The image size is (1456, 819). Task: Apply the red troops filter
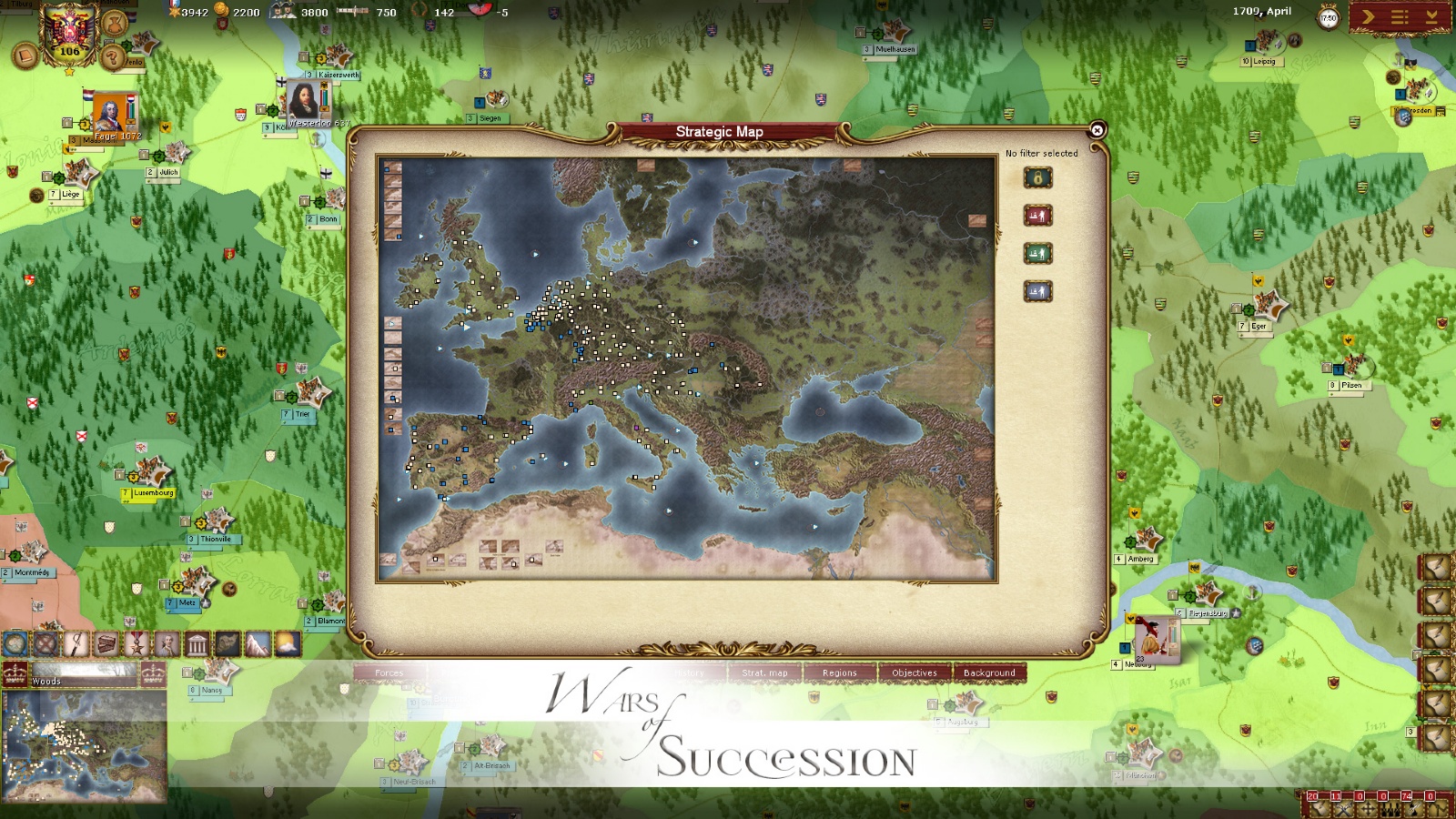point(1037,216)
